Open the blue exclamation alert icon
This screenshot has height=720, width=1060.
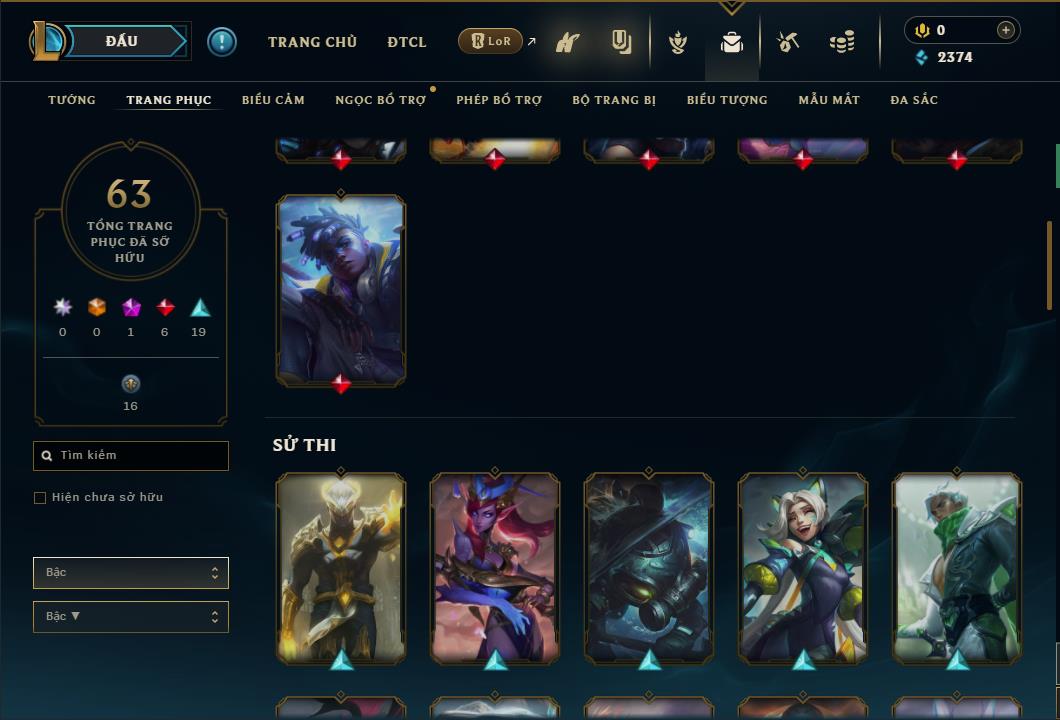pyautogui.click(x=222, y=42)
